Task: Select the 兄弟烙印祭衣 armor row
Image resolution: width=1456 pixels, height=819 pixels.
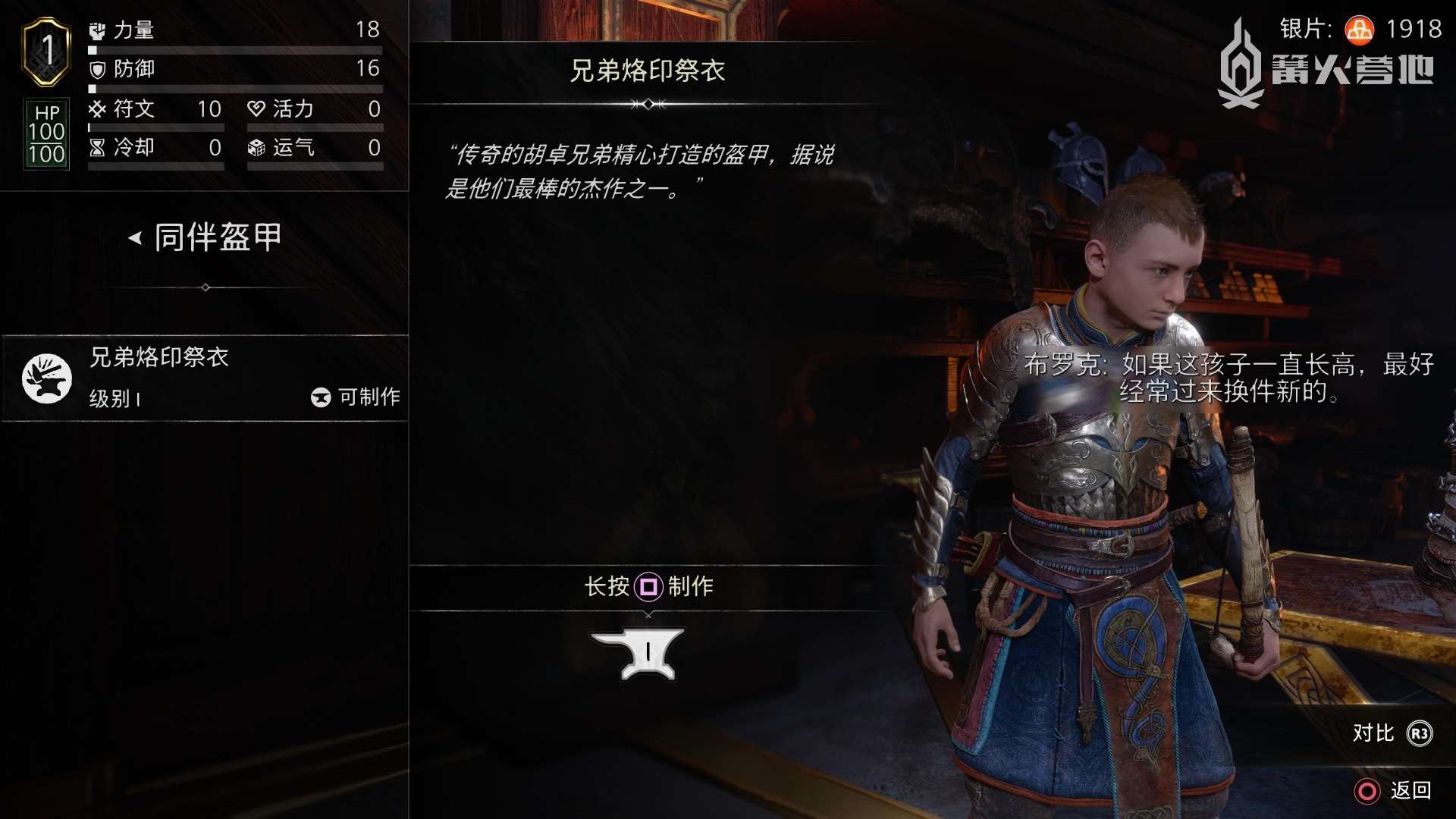Action: pos(205,378)
